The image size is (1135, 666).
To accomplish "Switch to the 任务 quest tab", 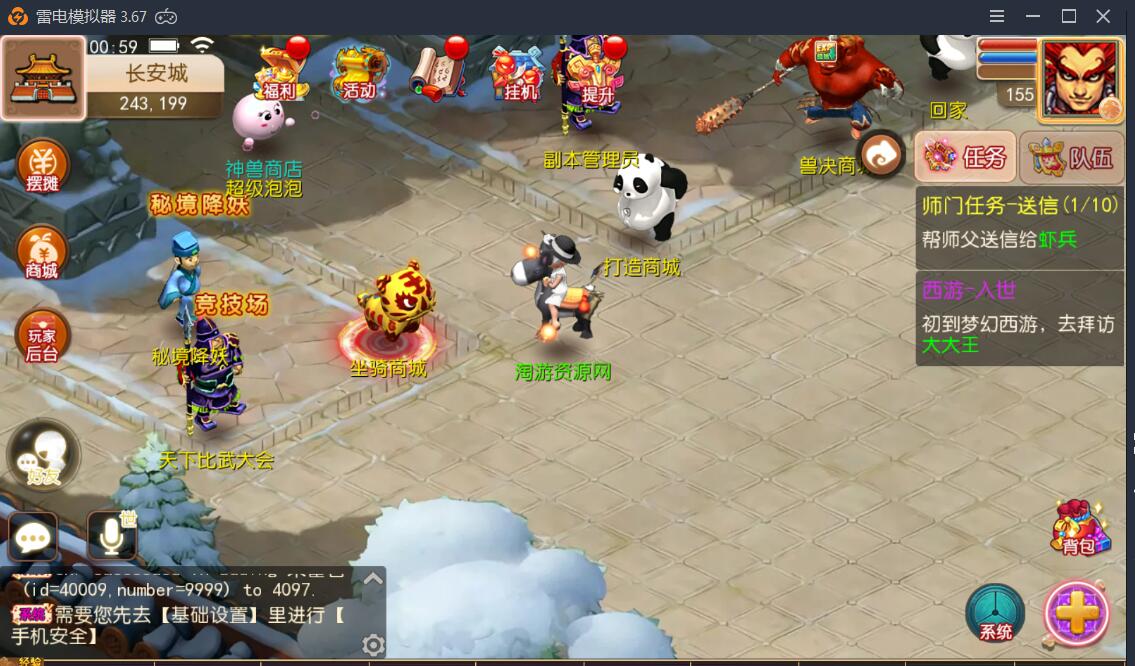I will [966, 157].
